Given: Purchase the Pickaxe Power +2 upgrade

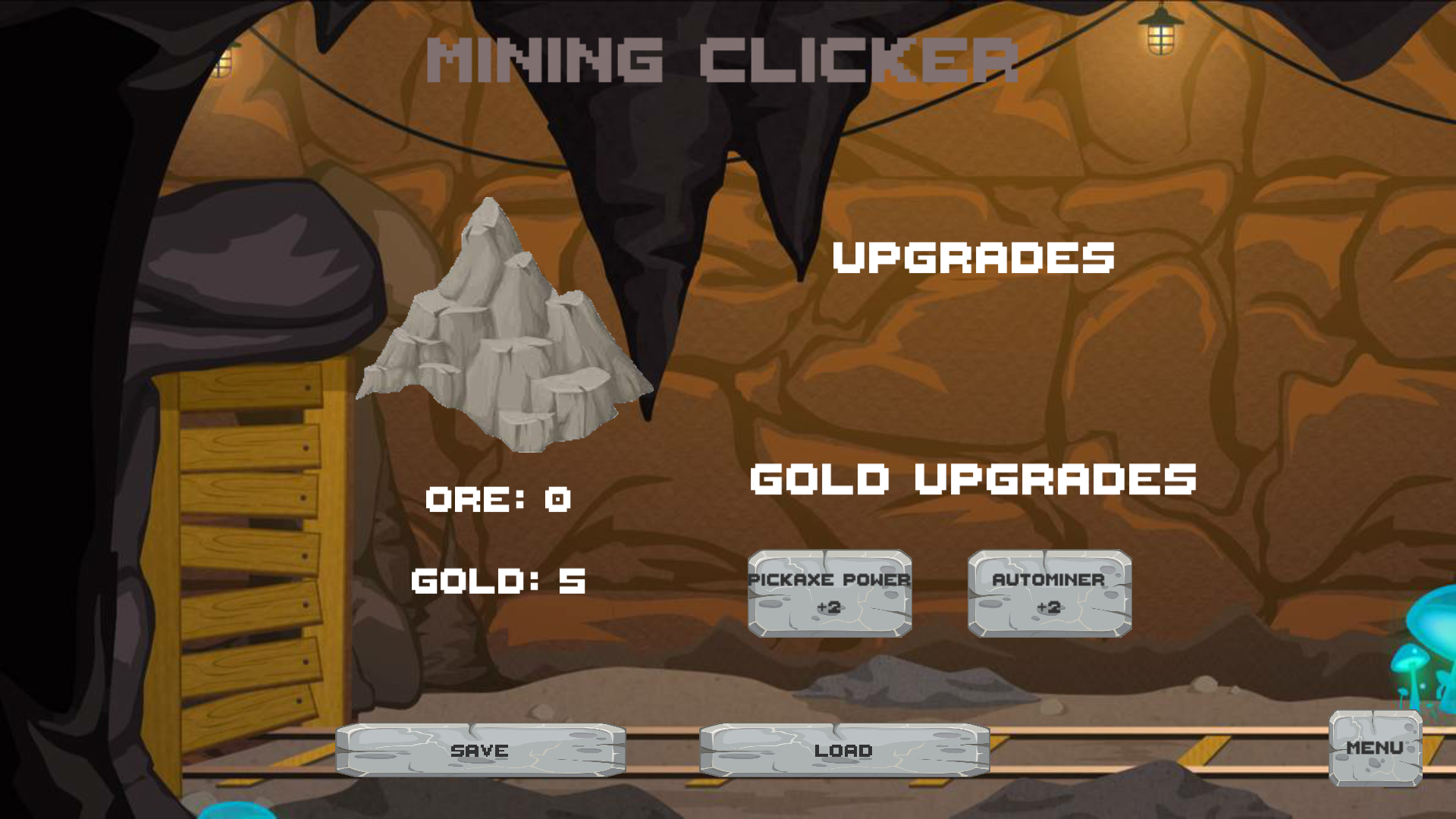Looking at the screenshot, I should click(x=829, y=594).
